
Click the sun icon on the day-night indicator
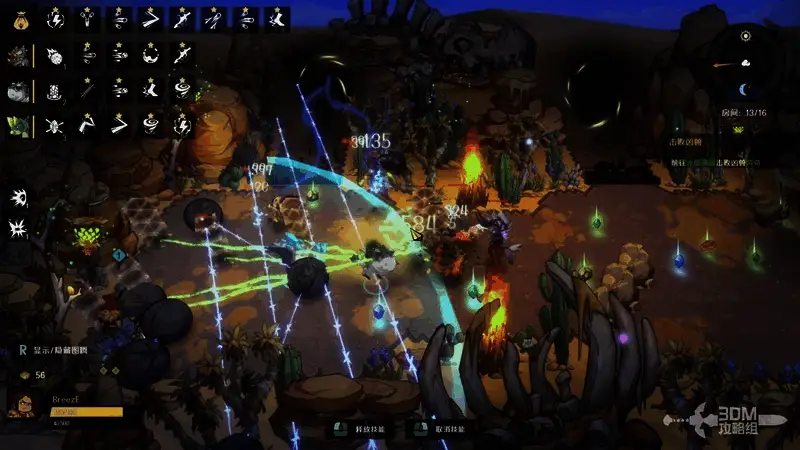coord(745,36)
